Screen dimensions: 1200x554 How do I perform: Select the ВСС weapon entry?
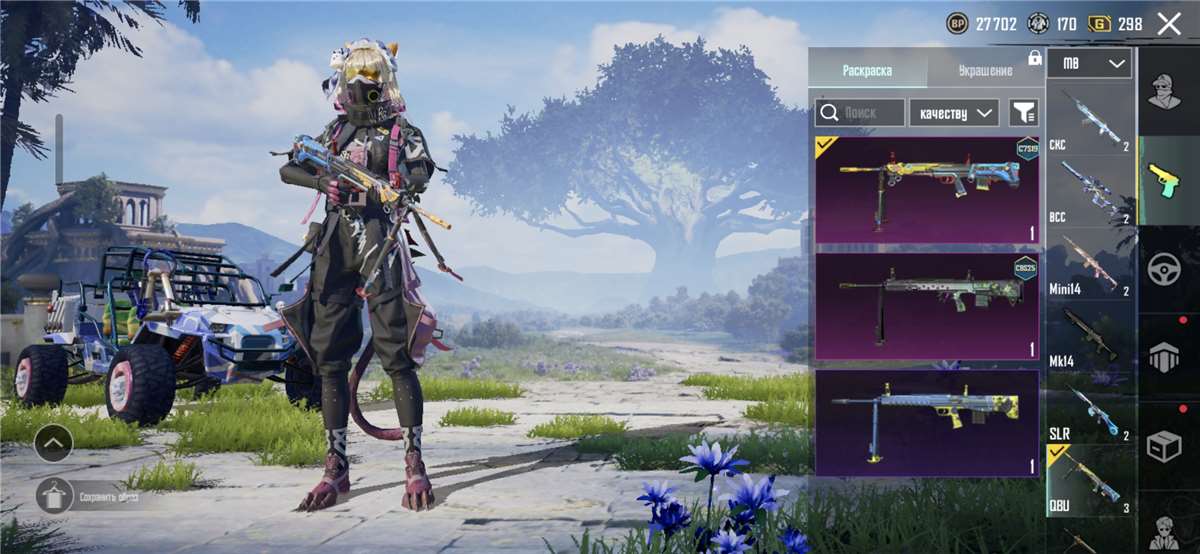pos(1089,192)
